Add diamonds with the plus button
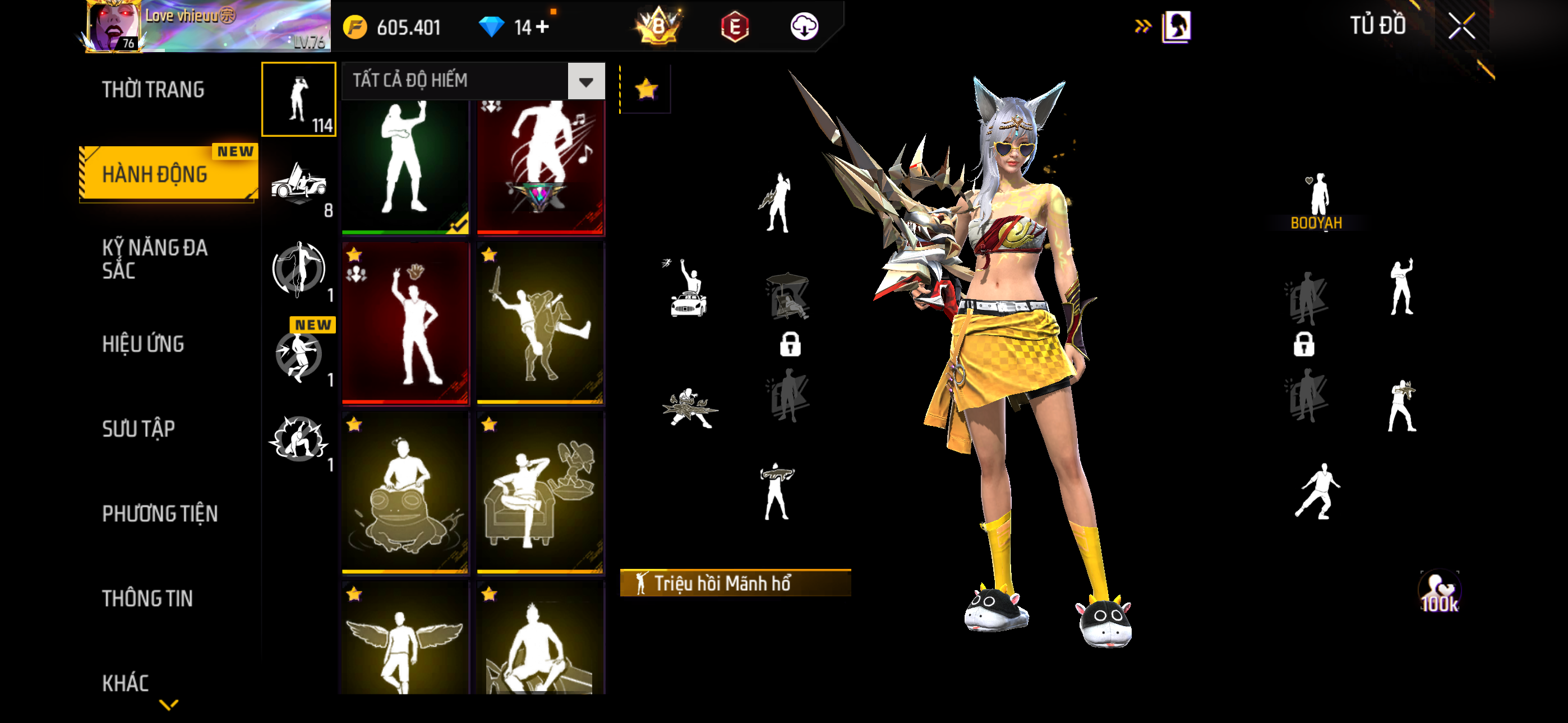This screenshot has height=723, width=1568. pyautogui.click(x=542, y=27)
